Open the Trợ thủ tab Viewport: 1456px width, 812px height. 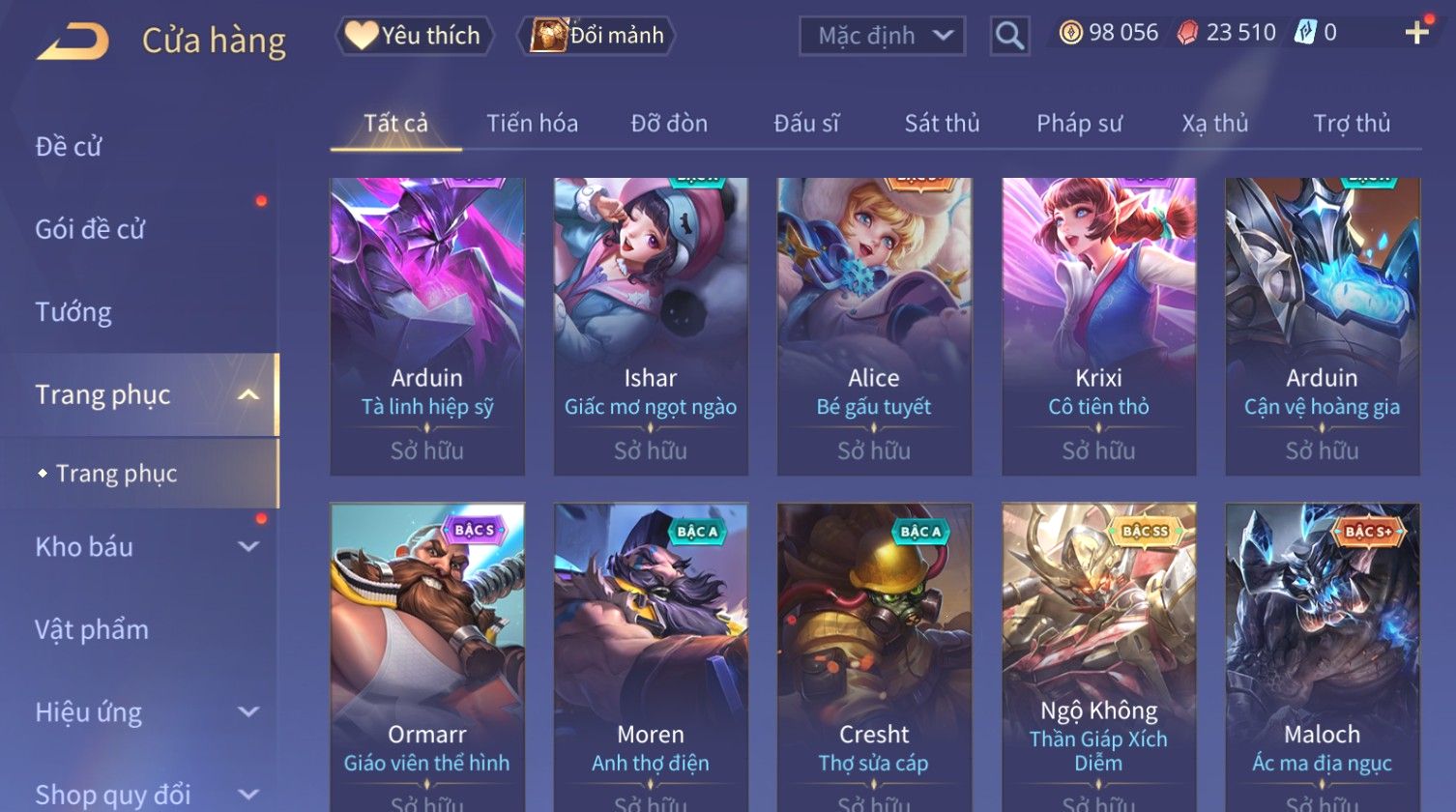(x=1351, y=124)
